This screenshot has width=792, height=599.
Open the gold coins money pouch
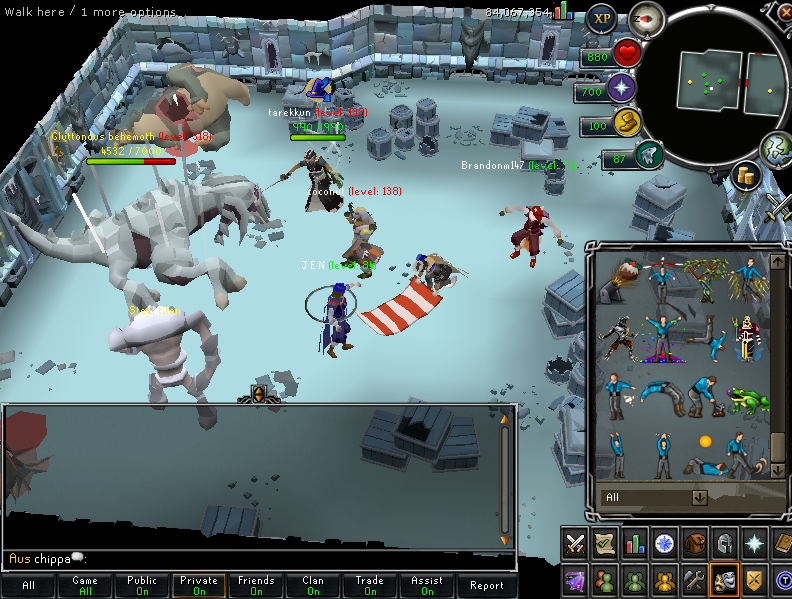click(745, 175)
